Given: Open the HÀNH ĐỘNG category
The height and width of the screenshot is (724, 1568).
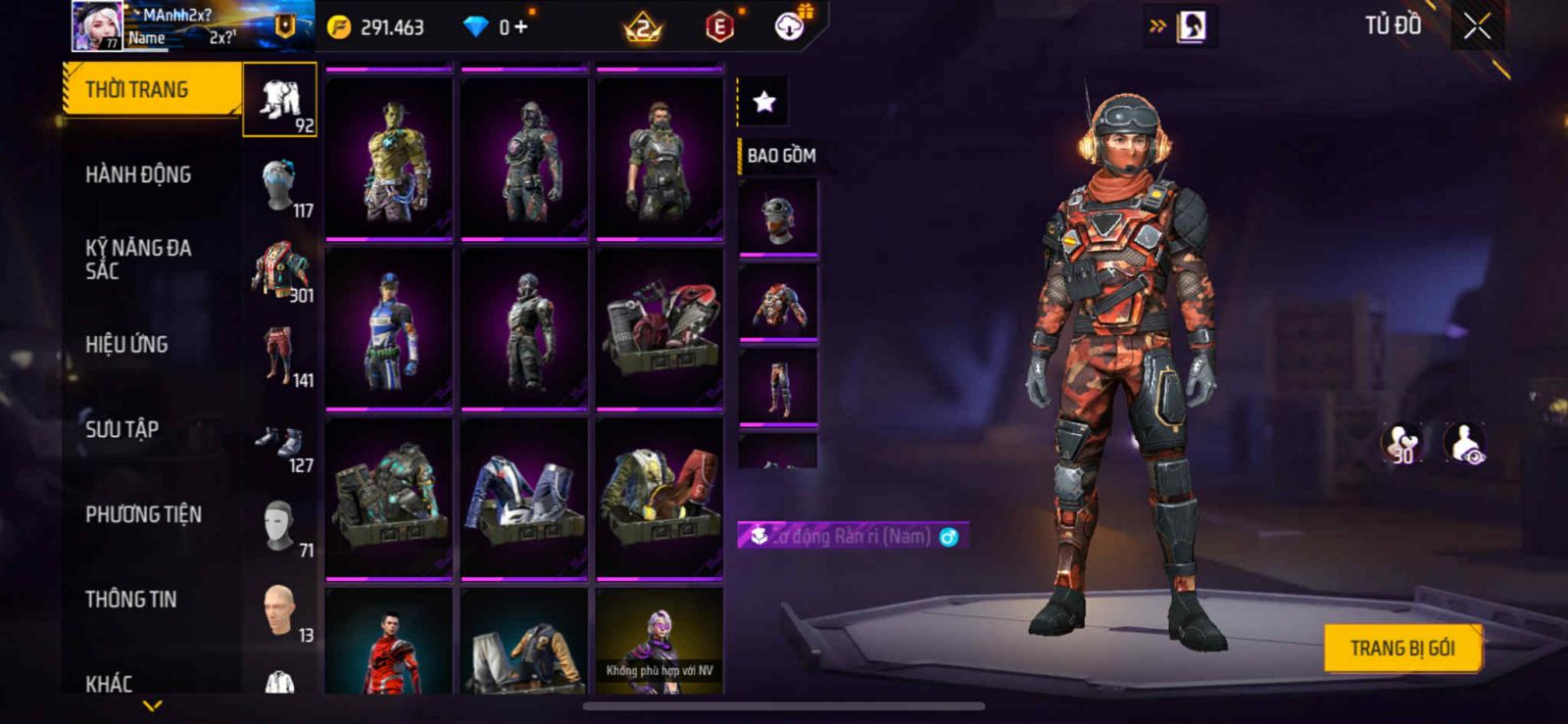Looking at the screenshot, I should pos(138,175).
